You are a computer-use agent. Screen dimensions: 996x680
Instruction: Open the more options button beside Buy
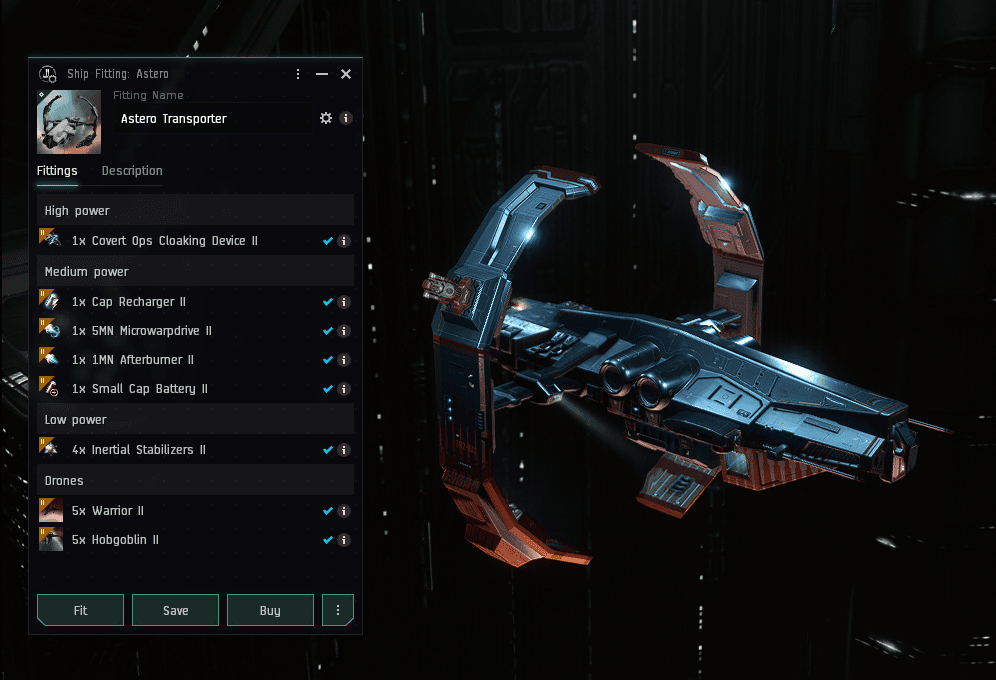tap(338, 610)
